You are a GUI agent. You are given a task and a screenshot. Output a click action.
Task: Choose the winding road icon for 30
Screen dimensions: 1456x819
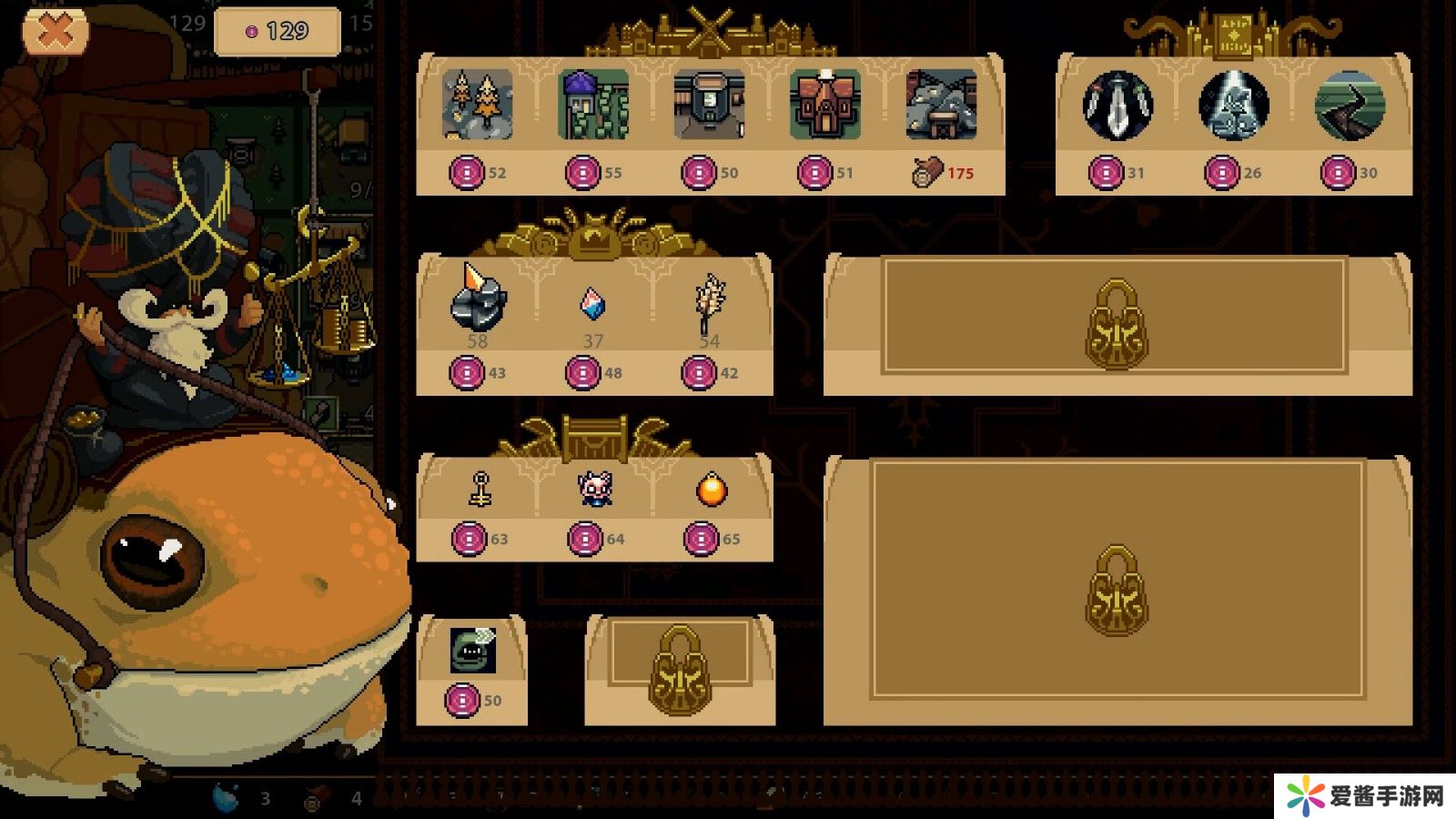pyautogui.click(x=1350, y=105)
